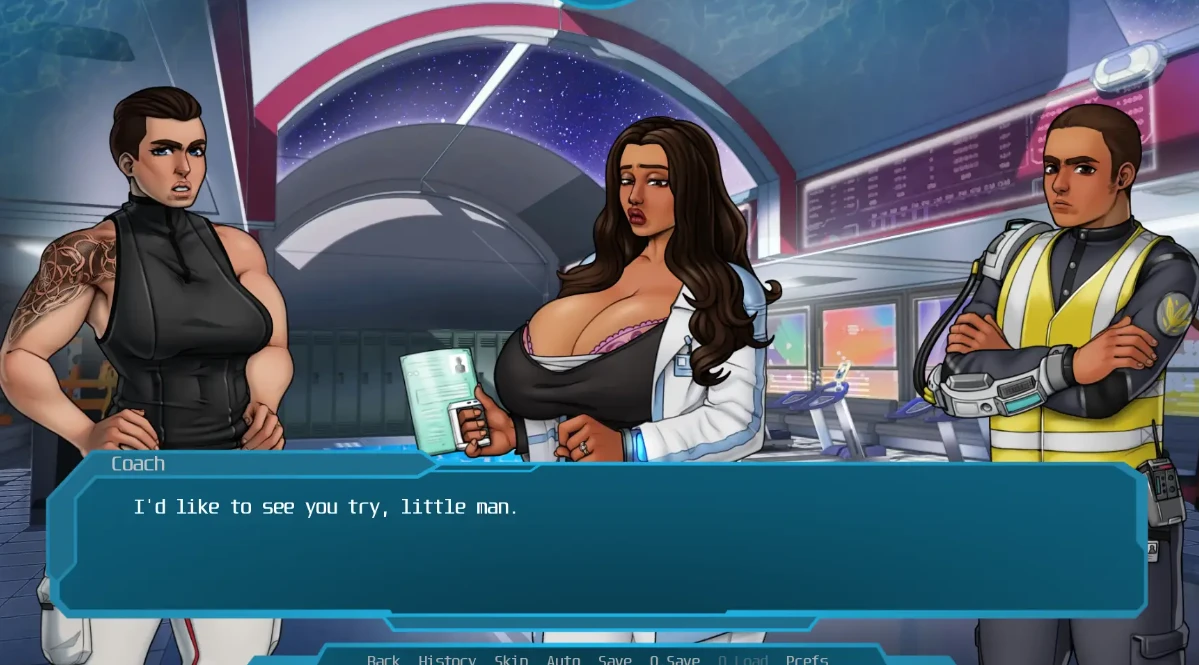The width and height of the screenshot is (1199, 665).
Task: Open the Save menu
Action: coord(615,659)
